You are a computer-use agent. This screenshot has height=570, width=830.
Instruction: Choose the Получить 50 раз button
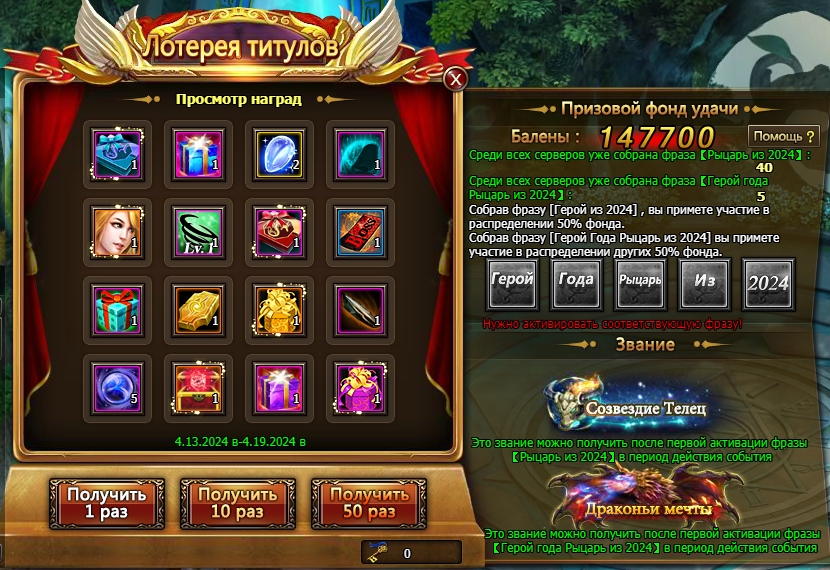click(x=369, y=503)
